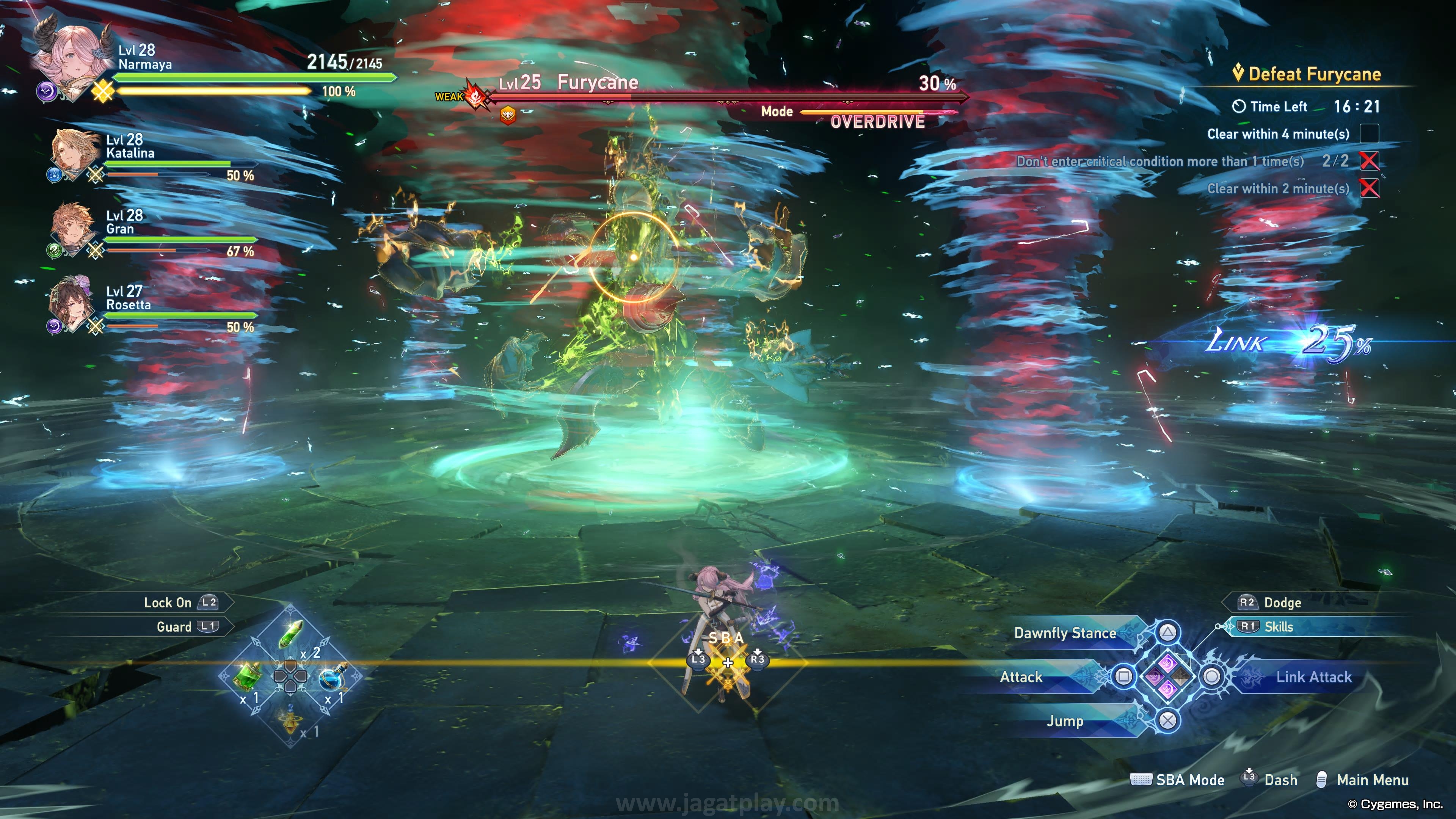This screenshot has width=1456, height=819.
Task: Open the Skills palette label
Action: 1279,627
